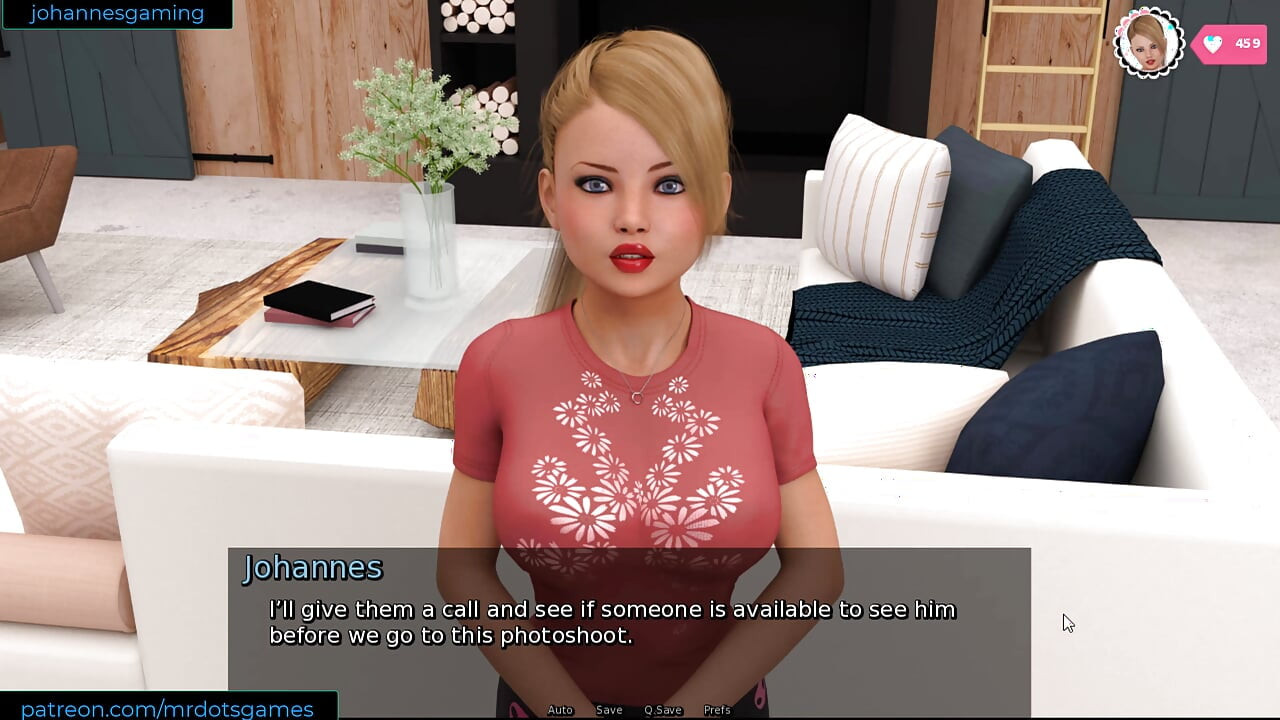Open the game preferences with Prefs

pyautogui.click(x=717, y=710)
